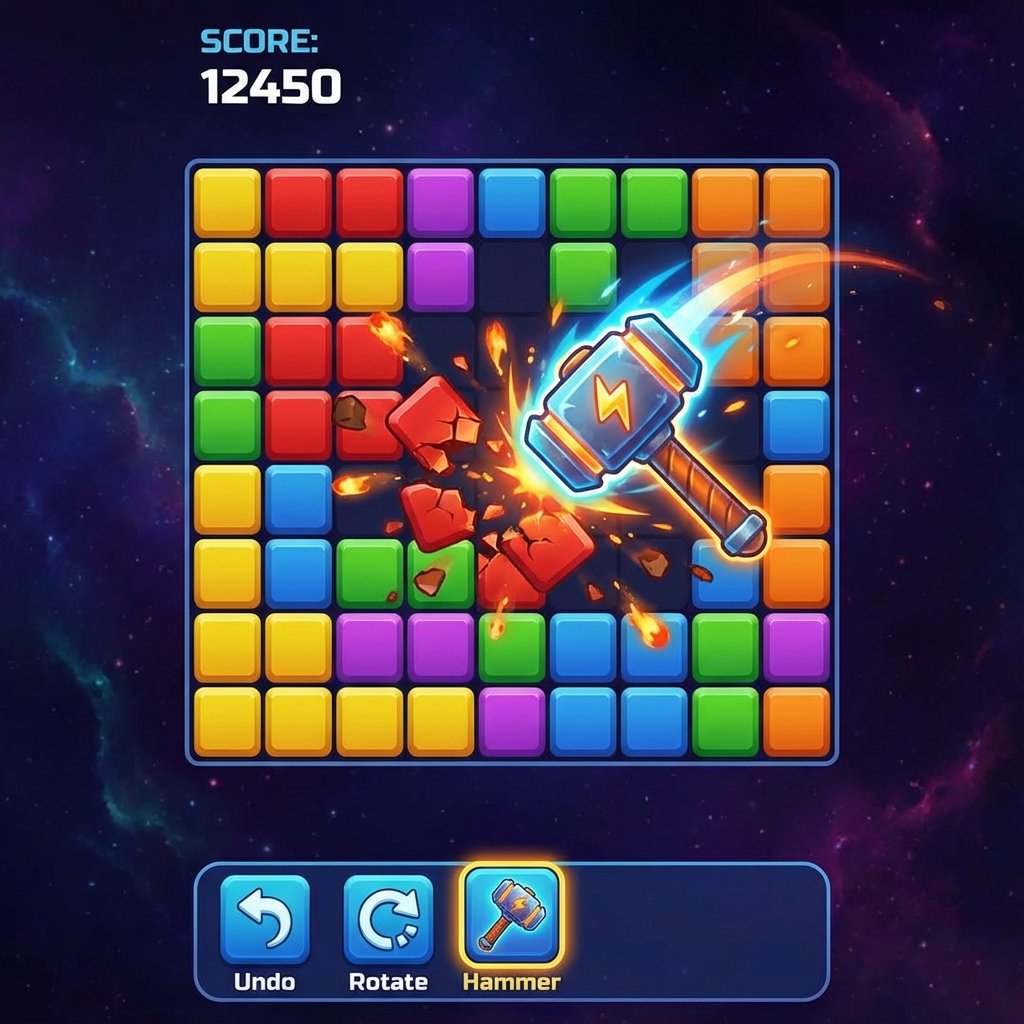The image size is (1024, 1024).
Task: Click the yellow tile in the top-left corner
Action: 227,202
